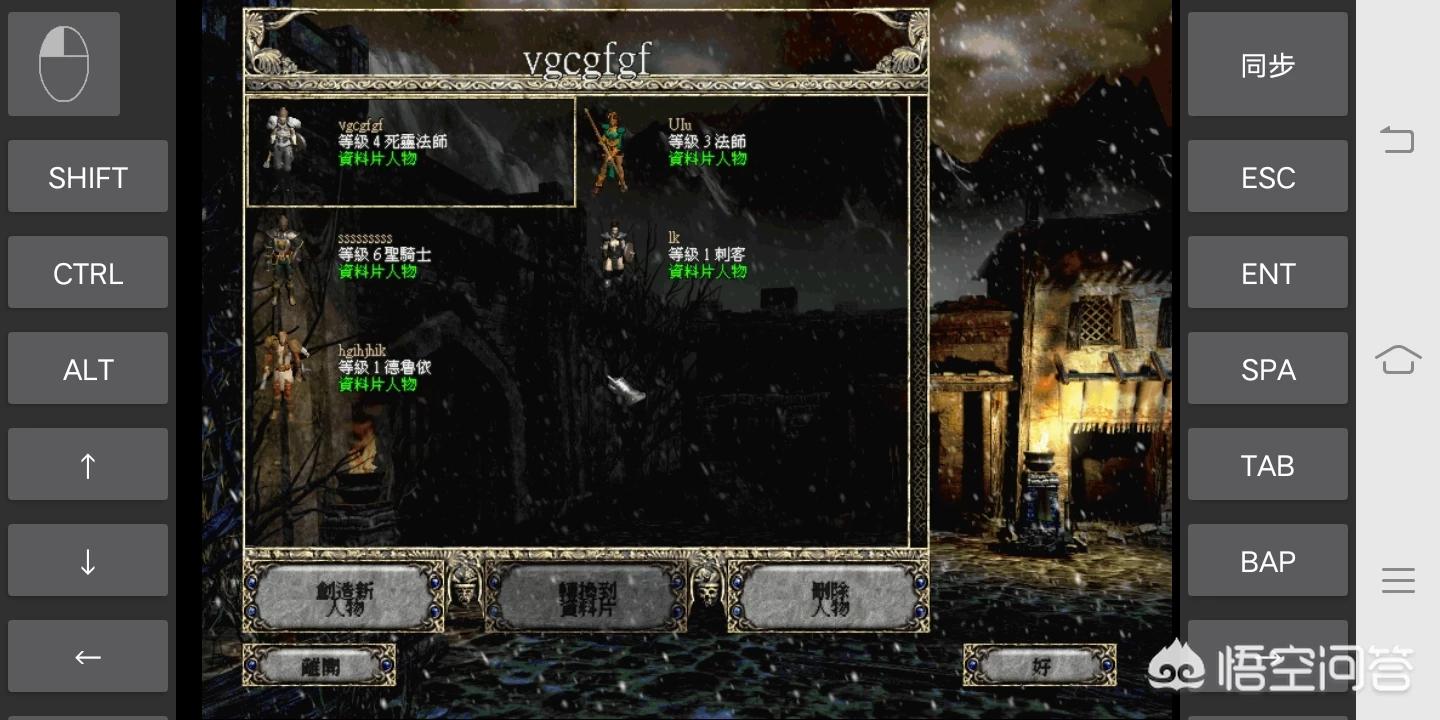Select the vgcgfgf level 4 necromancer character
This screenshot has width=1440, height=720.
pos(410,151)
